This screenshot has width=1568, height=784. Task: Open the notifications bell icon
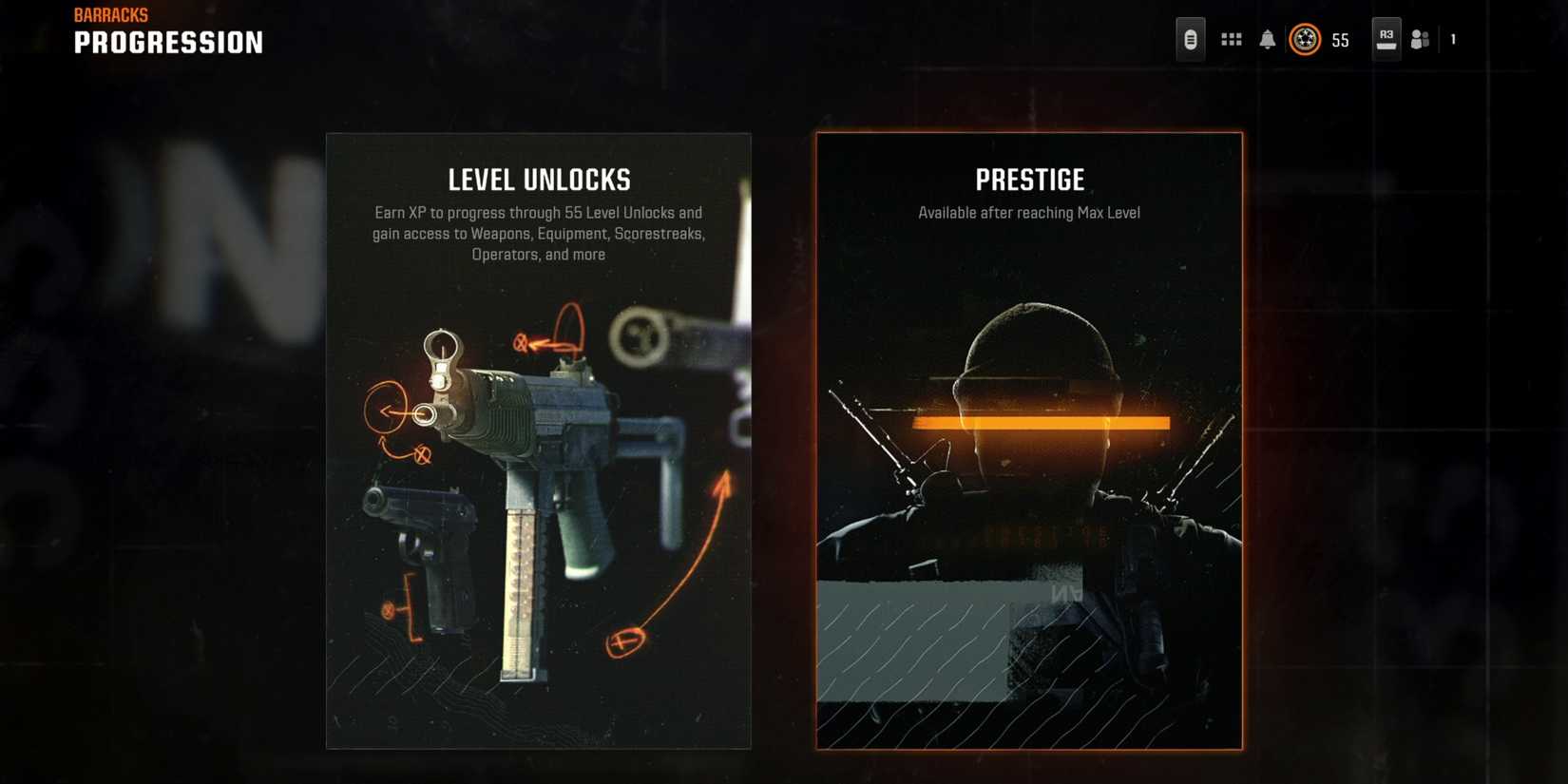[x=1268, y=39]
